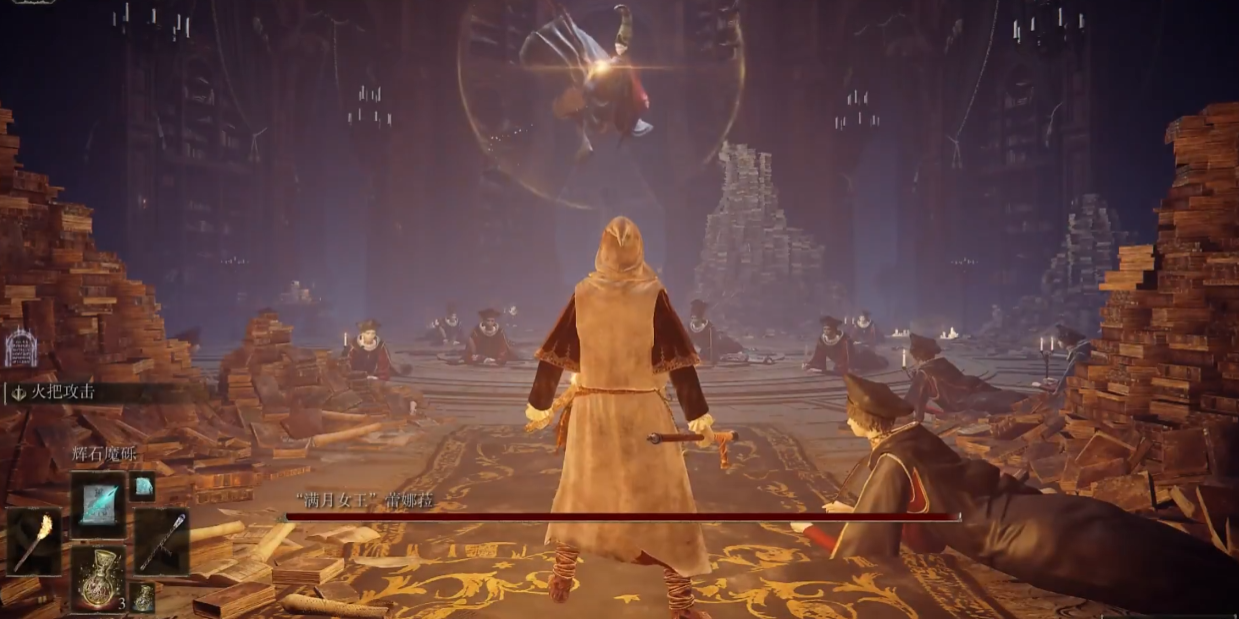Choose the staff in the right-hand slot

coord(161,541)
